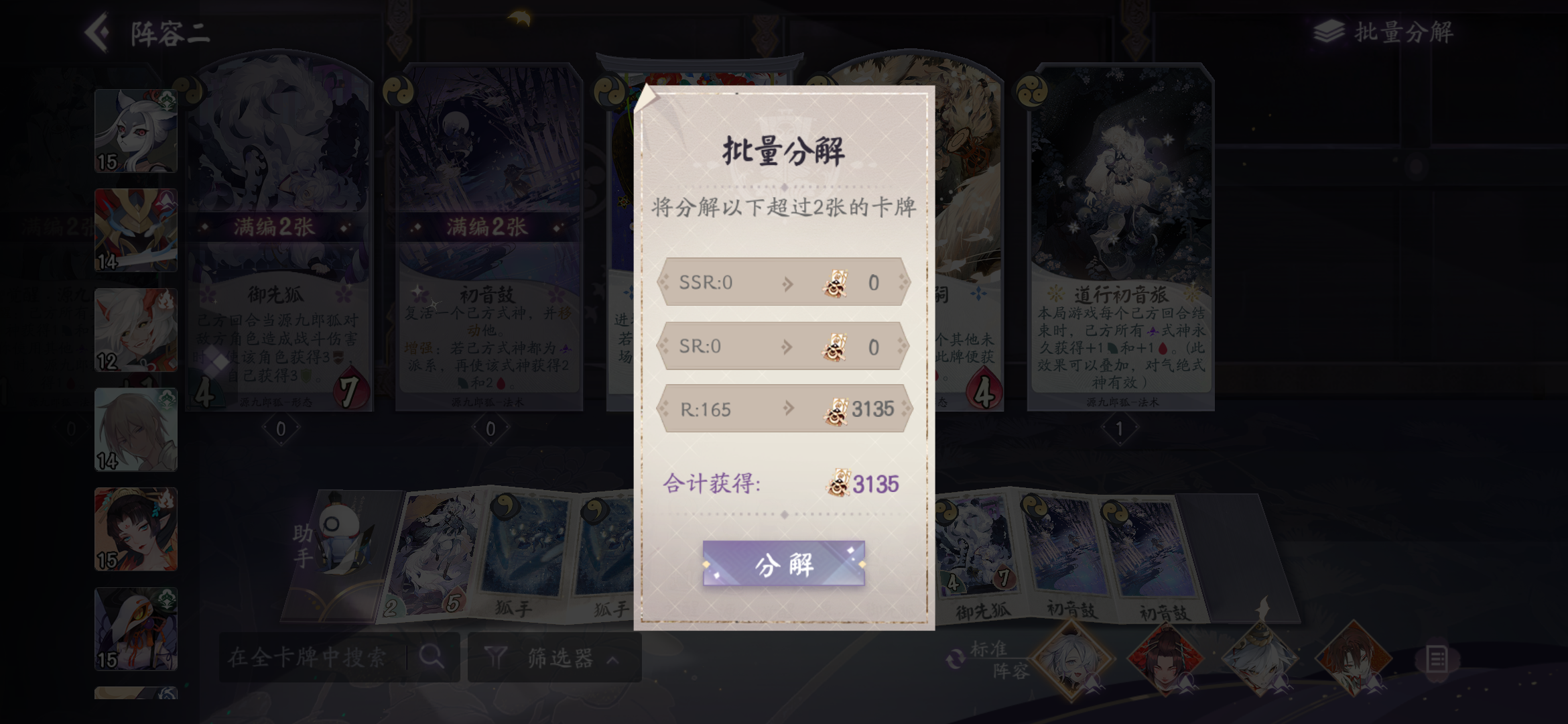This screenshot has height=724, width=1568.
Task: Expand the R:165 decomposition row
Action: (x=784, y=410)
